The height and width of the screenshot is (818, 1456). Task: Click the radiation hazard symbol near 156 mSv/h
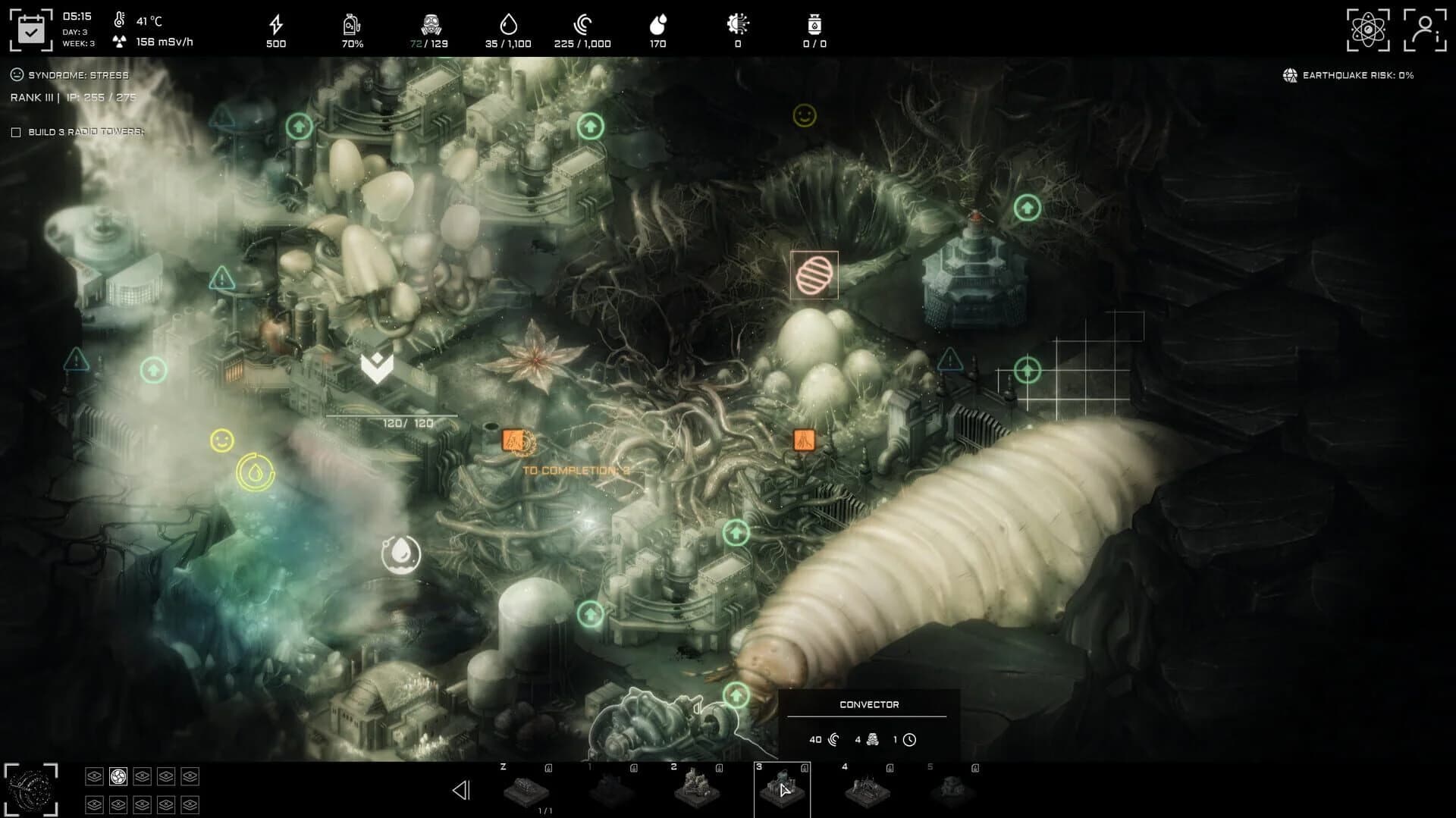(121, 42)
